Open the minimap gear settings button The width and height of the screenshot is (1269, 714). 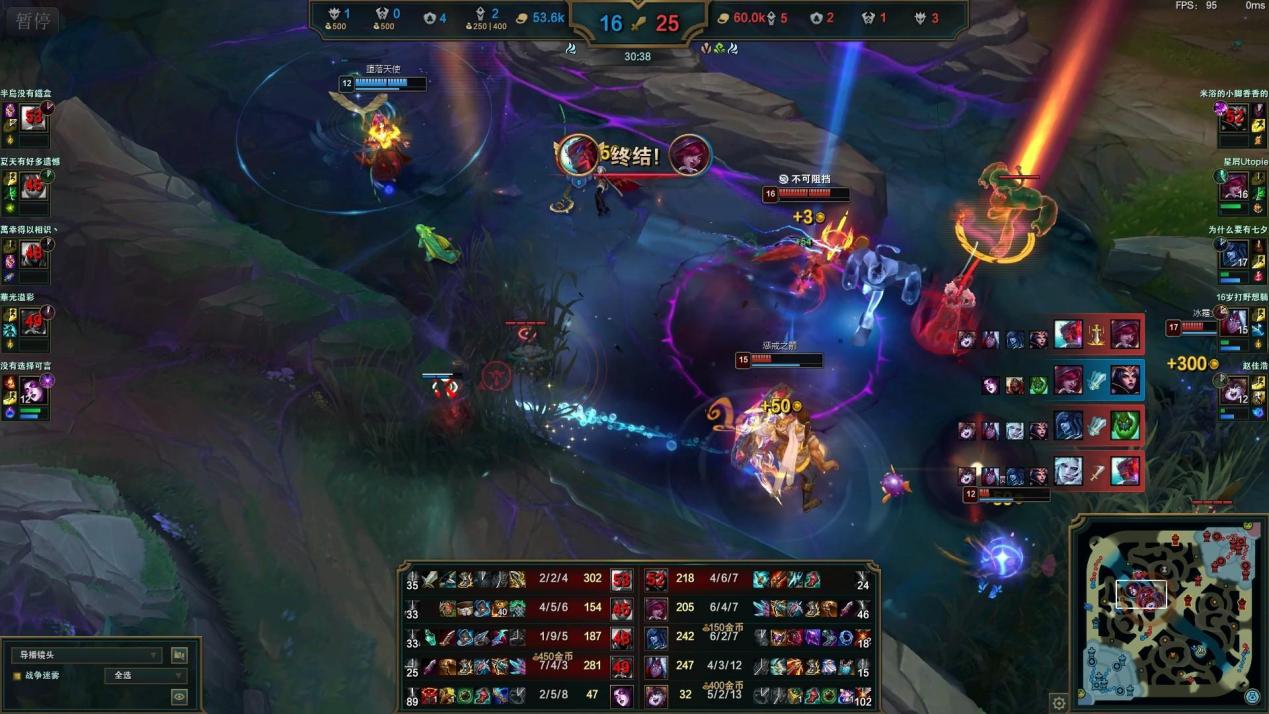[x=1059, y=703]
